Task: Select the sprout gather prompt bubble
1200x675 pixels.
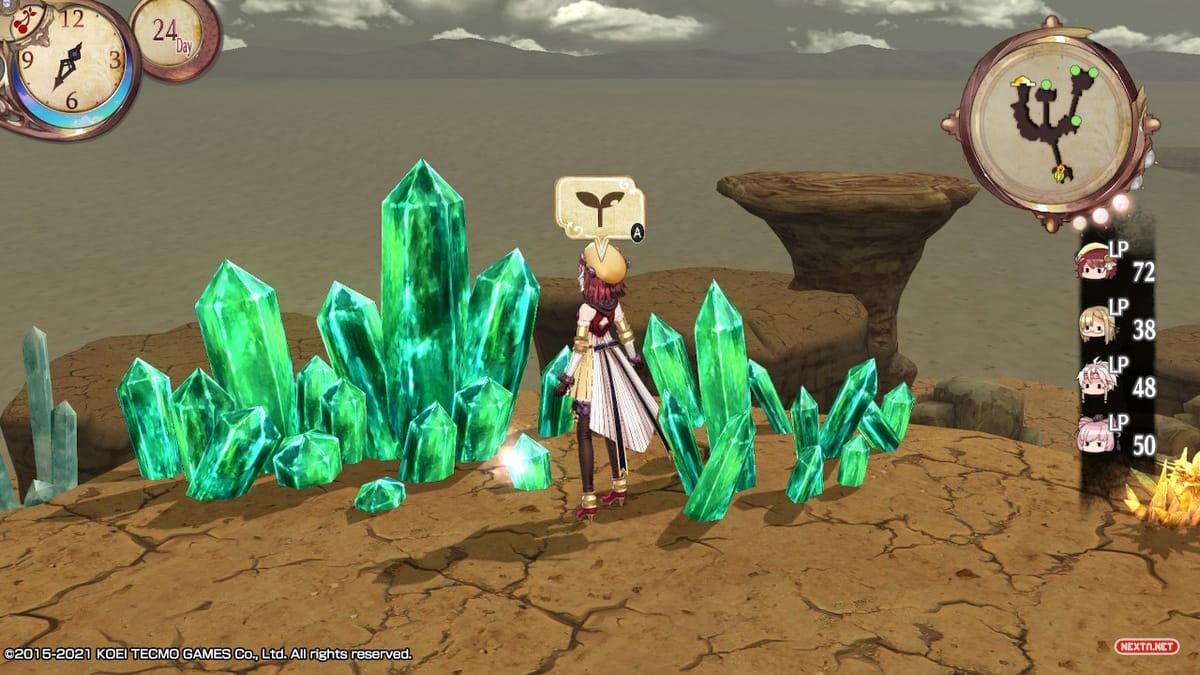Action: point(599,207)
